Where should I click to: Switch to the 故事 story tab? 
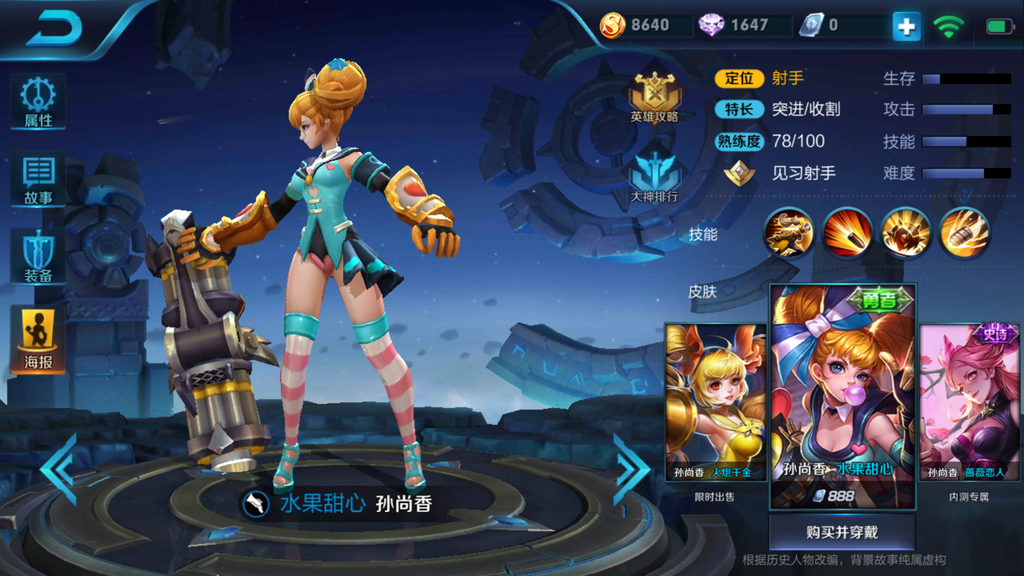[x=38, y=180]
